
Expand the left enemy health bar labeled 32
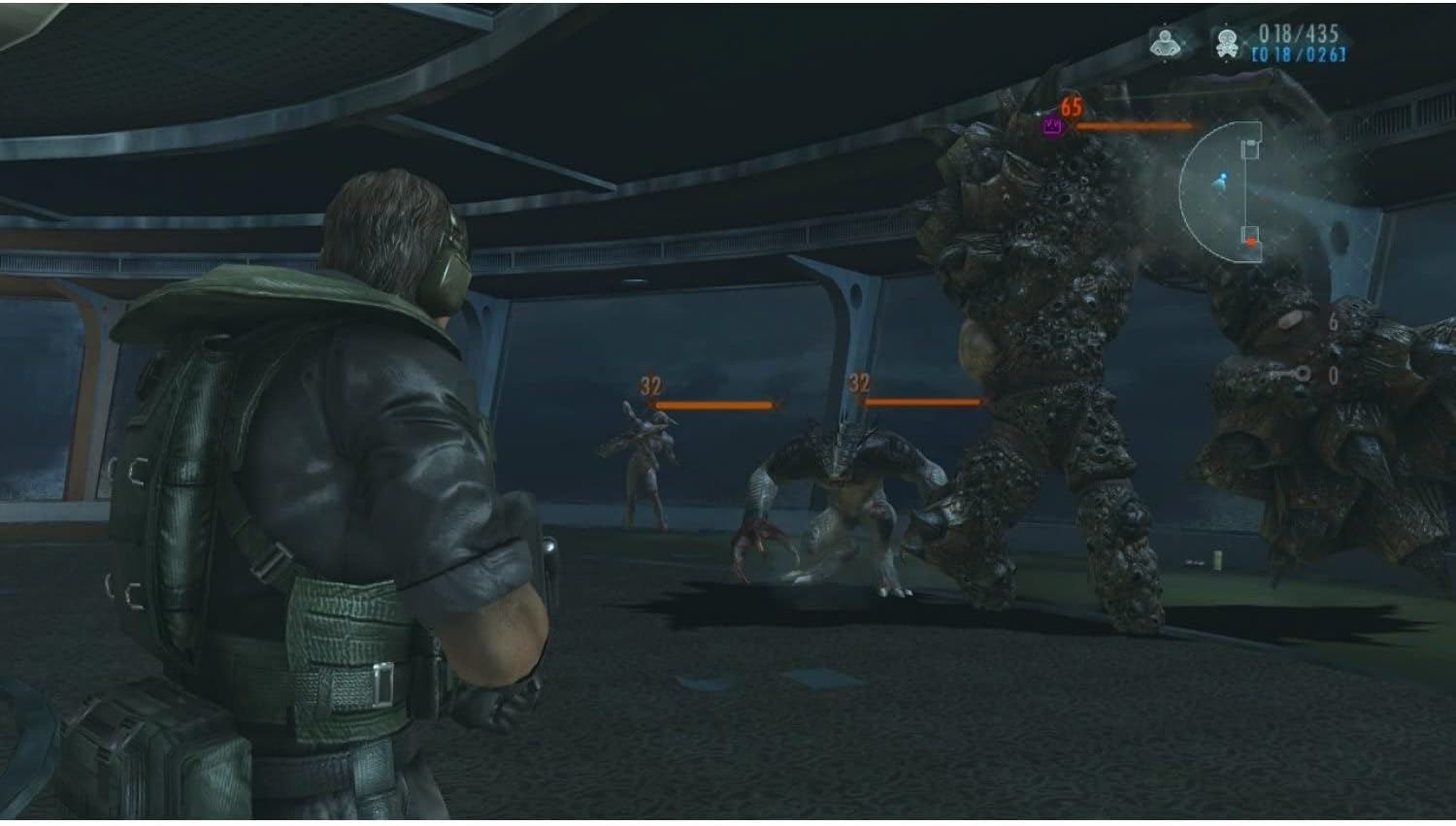(713, 402)
